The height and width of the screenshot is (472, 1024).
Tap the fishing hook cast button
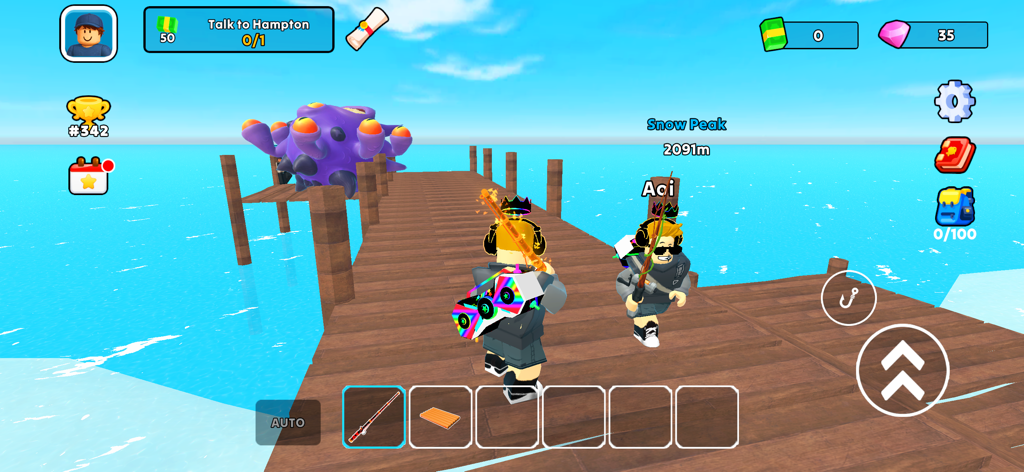(848, 298)
